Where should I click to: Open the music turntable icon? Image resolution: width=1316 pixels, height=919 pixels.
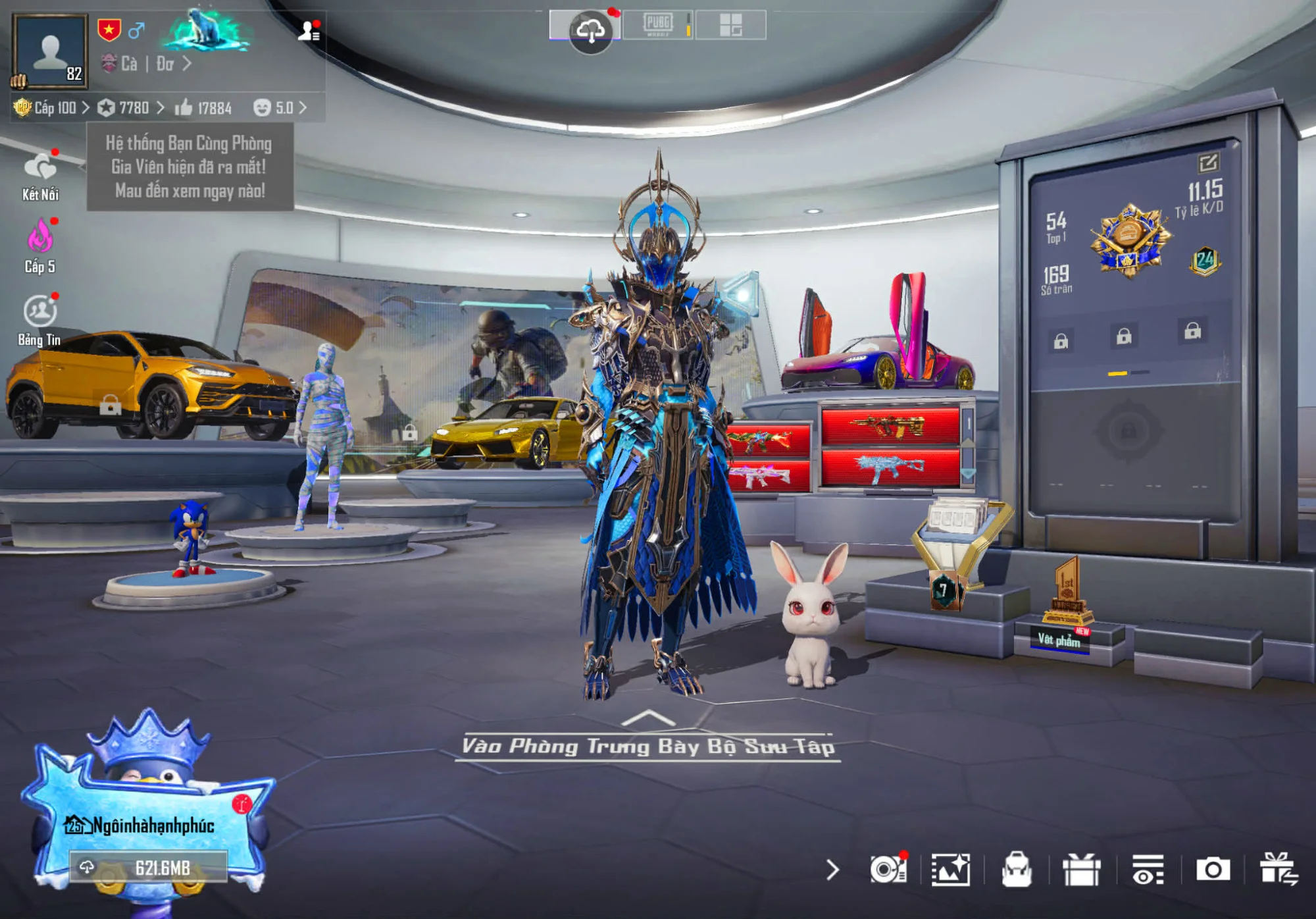pos(887,870)
